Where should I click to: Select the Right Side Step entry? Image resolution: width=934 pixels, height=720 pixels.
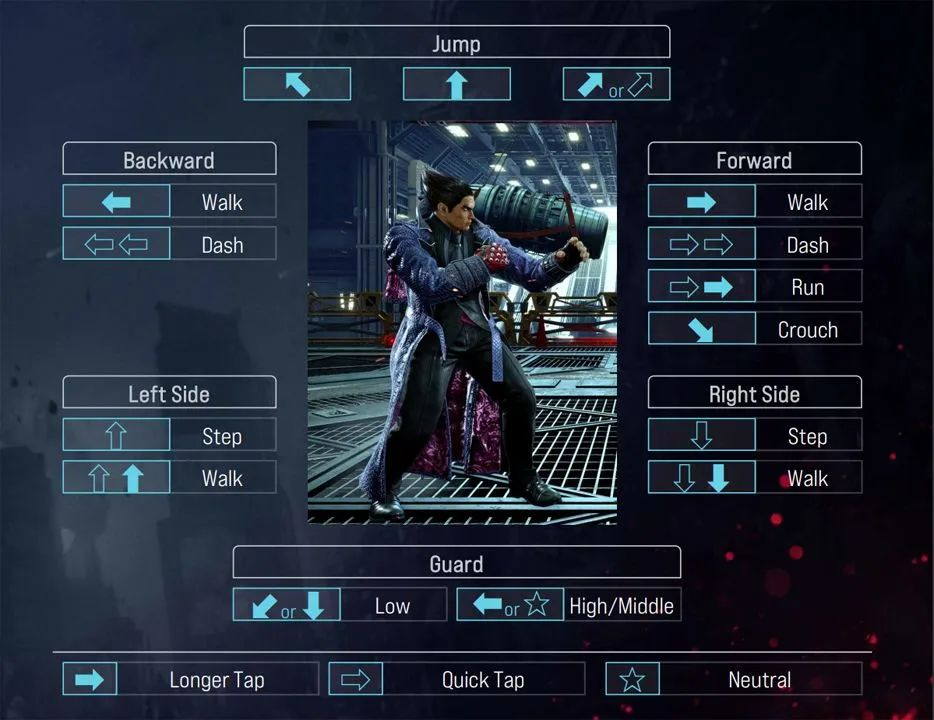click(x=754, y=436)
